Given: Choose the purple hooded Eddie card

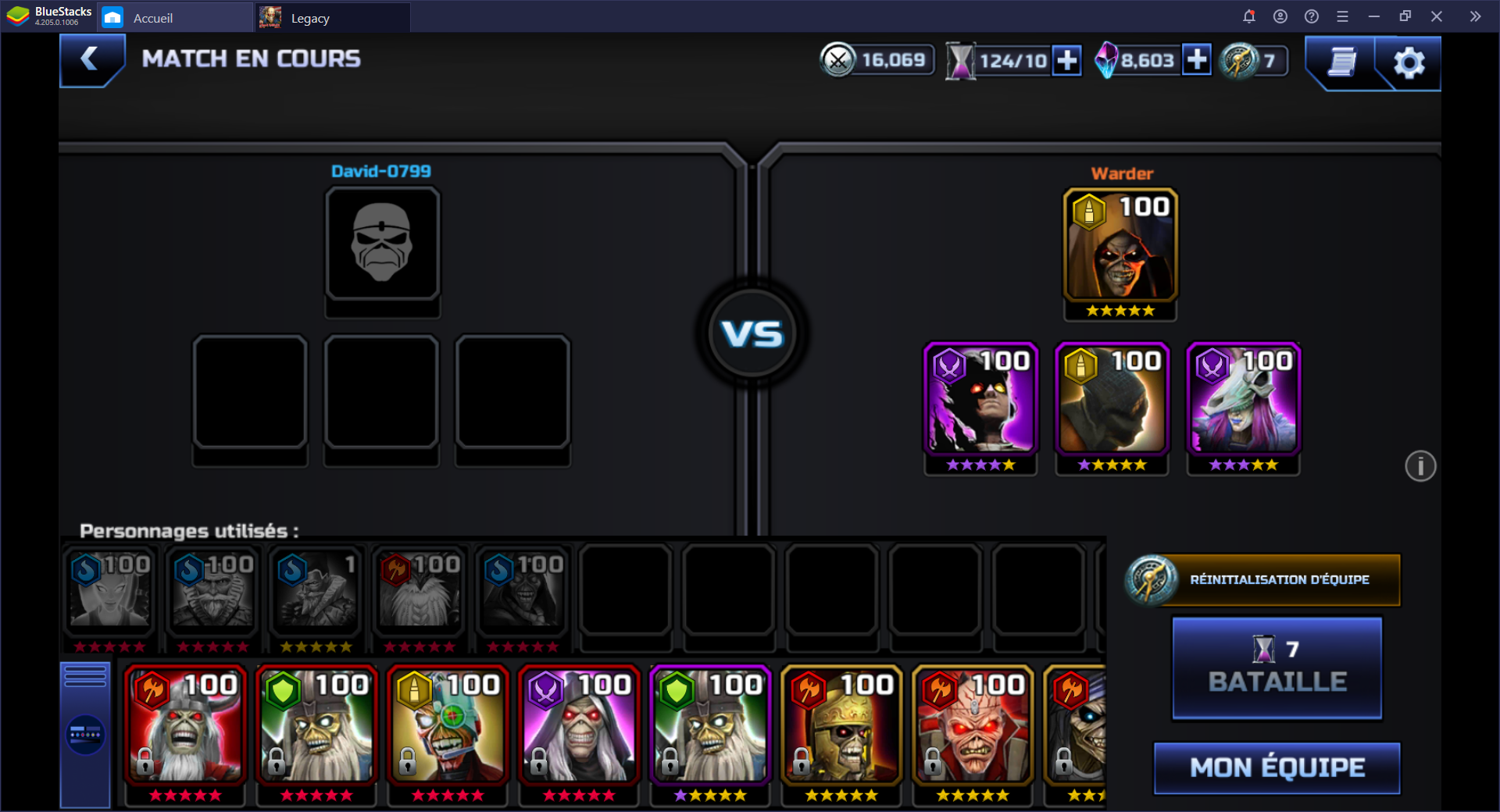Looking at the screenshot, I should pyautogui.click(x=580, y=726).
